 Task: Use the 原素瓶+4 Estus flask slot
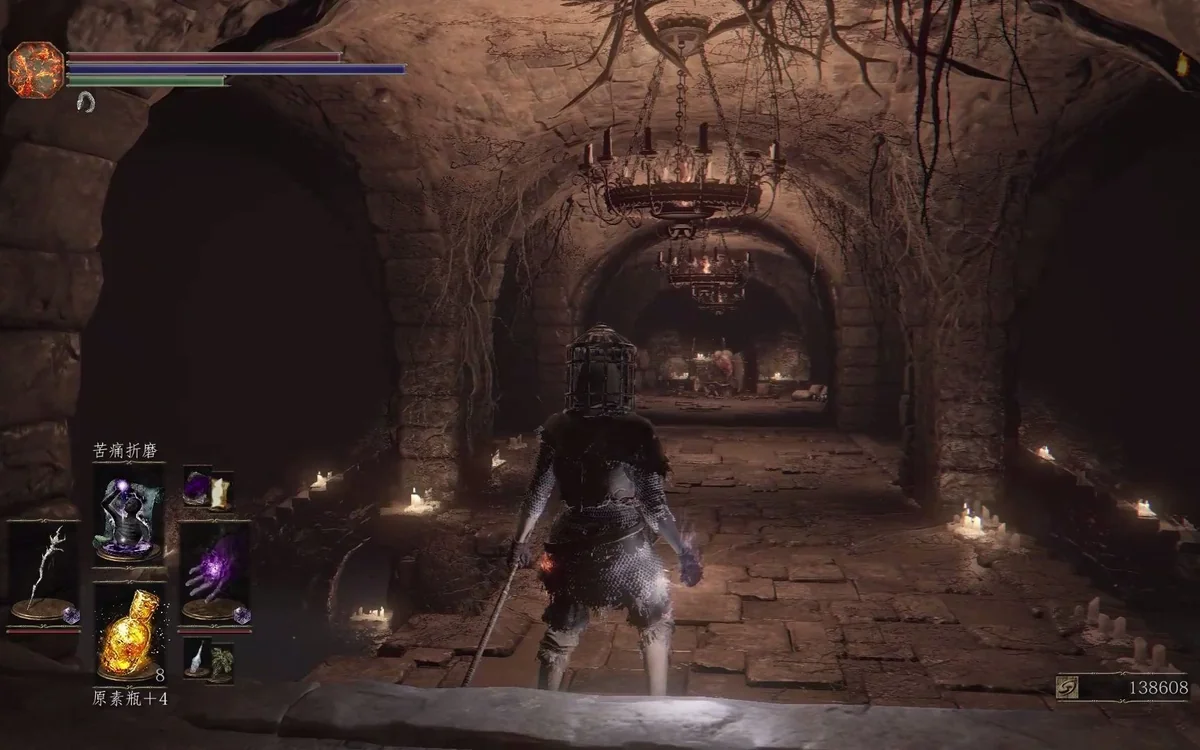click(x=129, y=634)
